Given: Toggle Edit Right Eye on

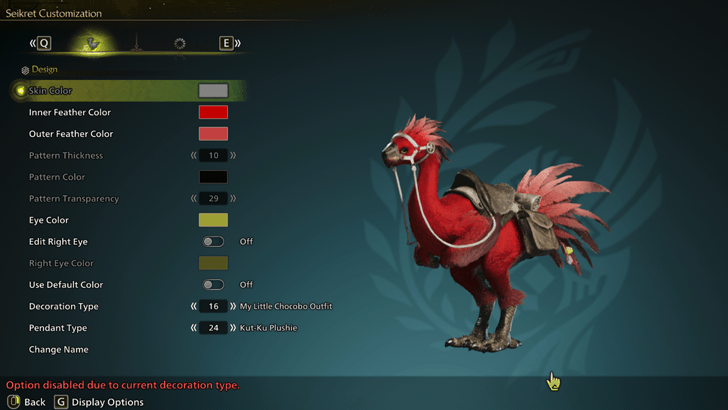Looking at the screenshot, I should tap(213, 242).
